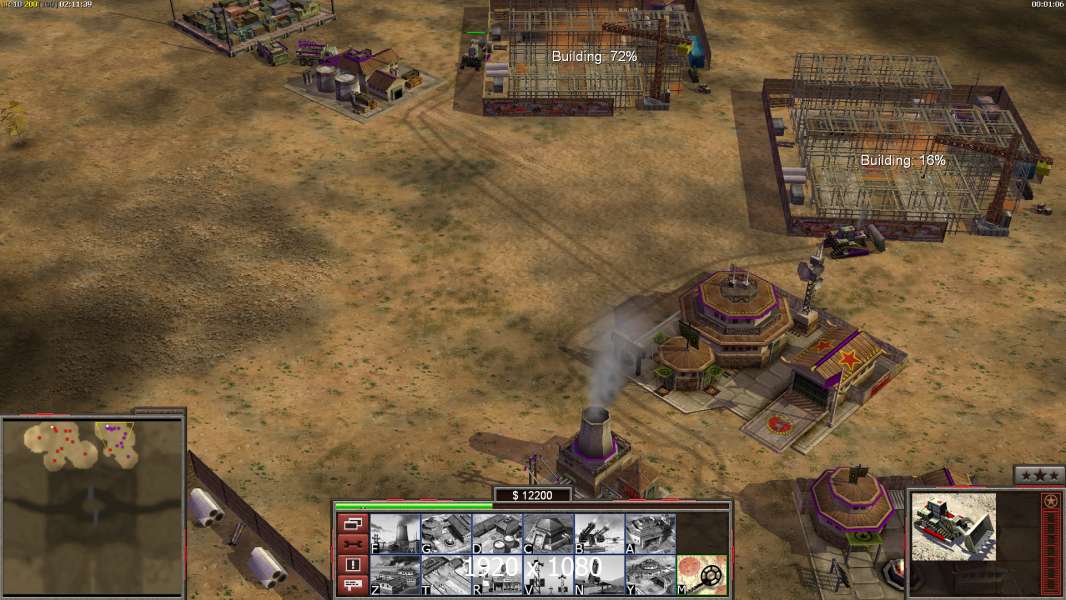This screenshot has width=1066, height=600.
Task: Select the bunker build icon labeled C
Action: click(x=548, y=533)
